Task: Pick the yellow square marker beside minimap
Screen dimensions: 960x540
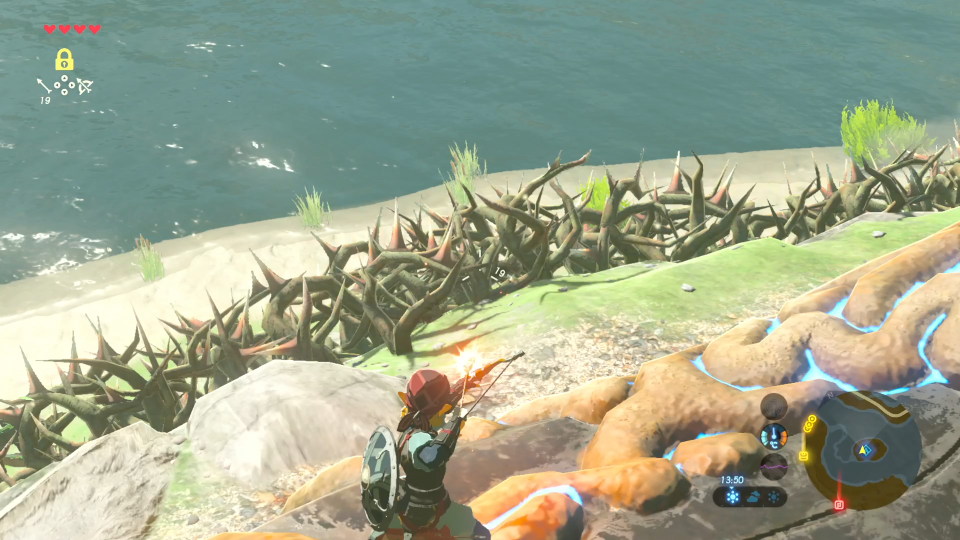Action: (803, 456)
